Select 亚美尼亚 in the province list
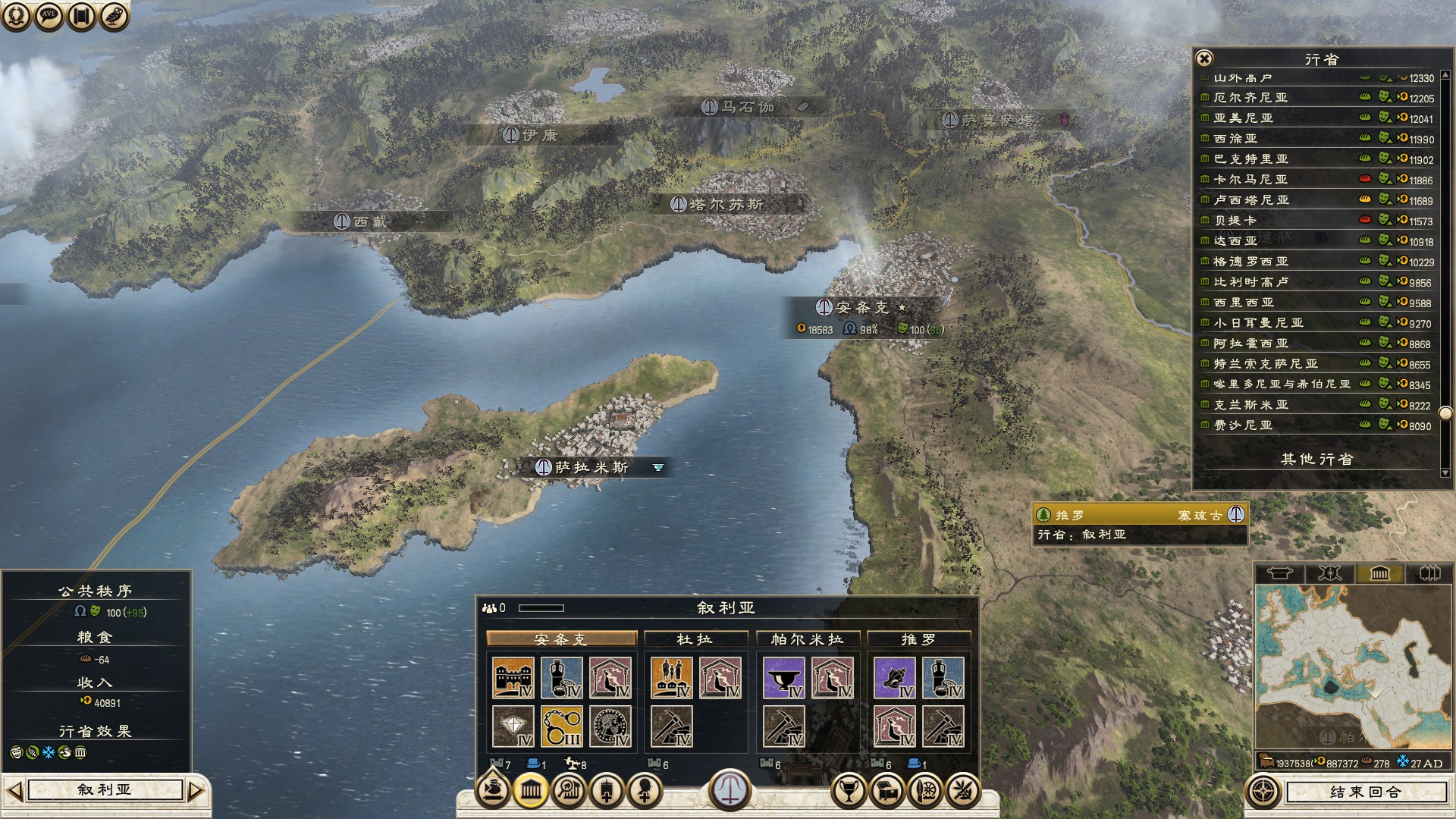The width and height of the screenshot is (1456, 819). (1244, 118)
